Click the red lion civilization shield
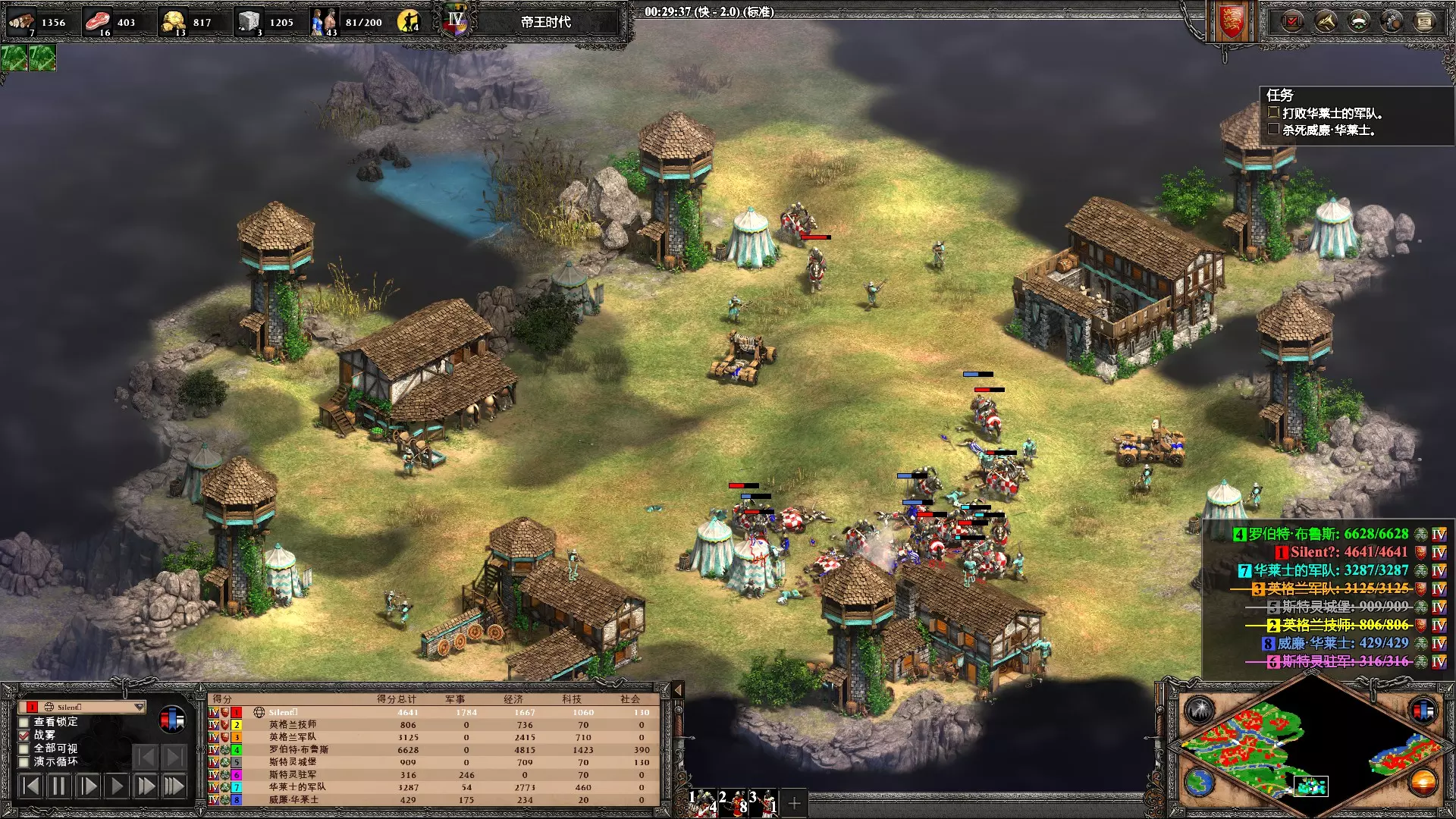The width and height of the screenshot is (1456, 819). click(1232, 21)
